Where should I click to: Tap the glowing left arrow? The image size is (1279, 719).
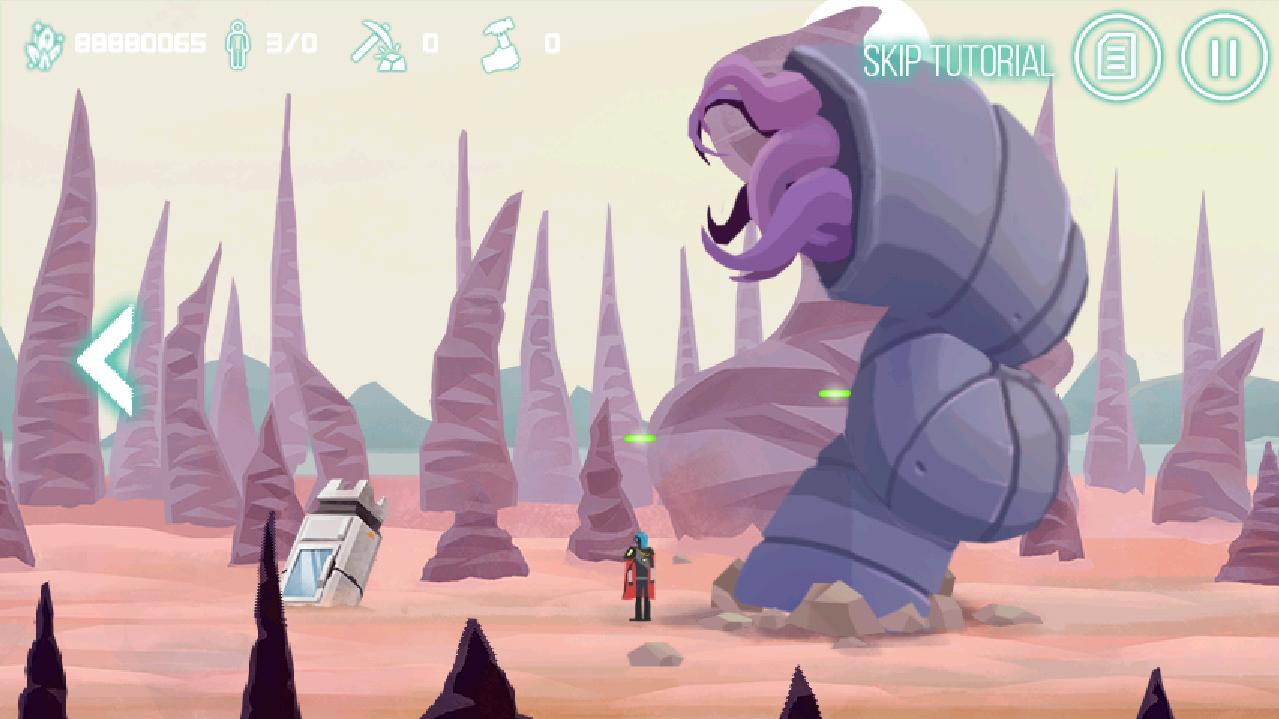pos(107,361)
